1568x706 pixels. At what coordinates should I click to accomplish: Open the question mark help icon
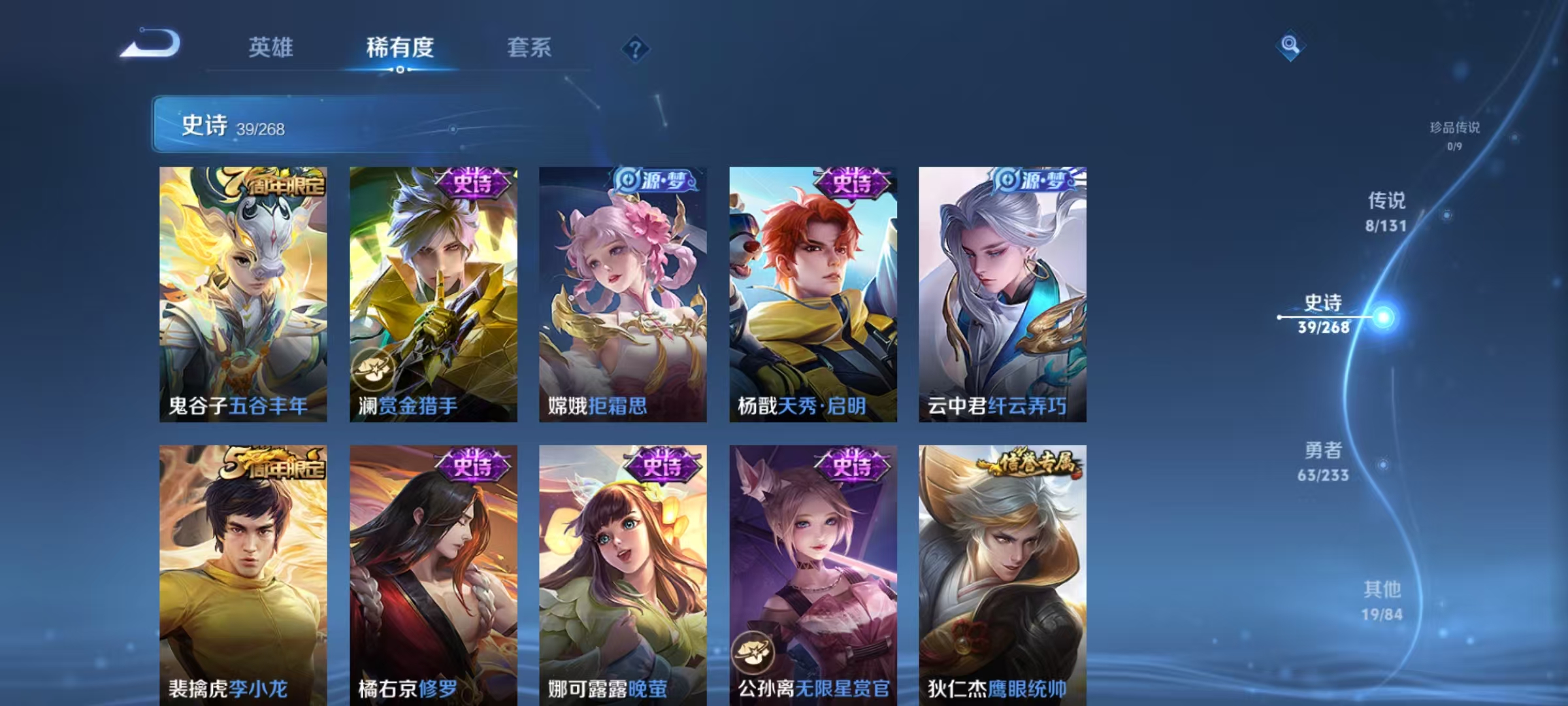click(x=635, y=49)
